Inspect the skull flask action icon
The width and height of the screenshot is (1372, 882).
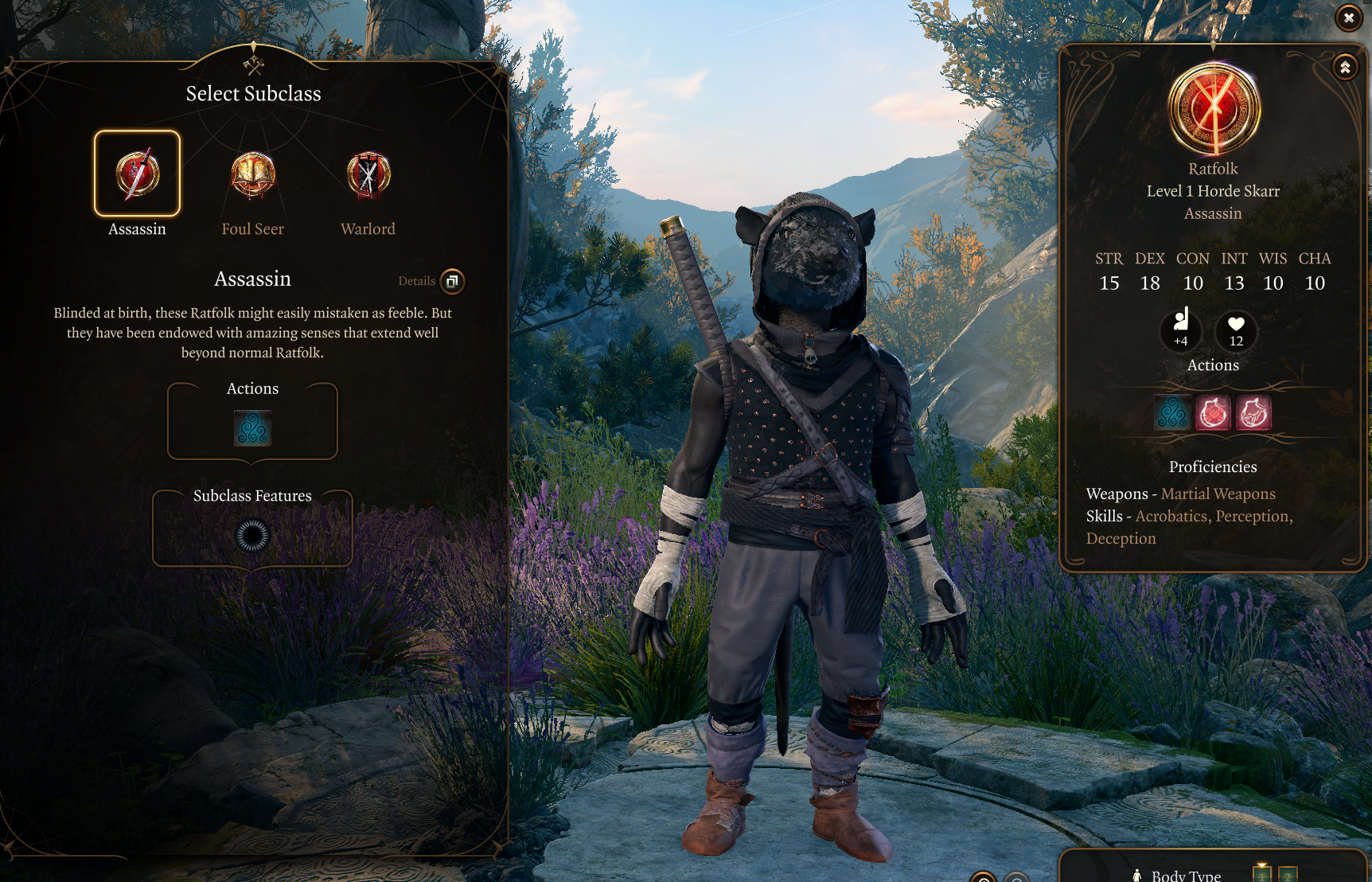click(x=1214, y=413)
